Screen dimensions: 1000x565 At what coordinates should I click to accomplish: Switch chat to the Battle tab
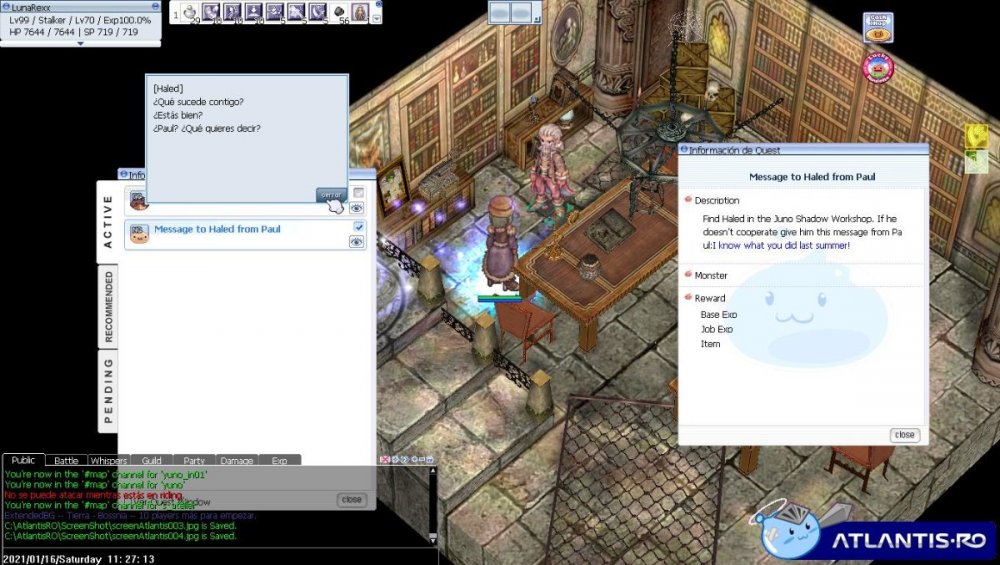pyautogui.click(x=66, y=461)
